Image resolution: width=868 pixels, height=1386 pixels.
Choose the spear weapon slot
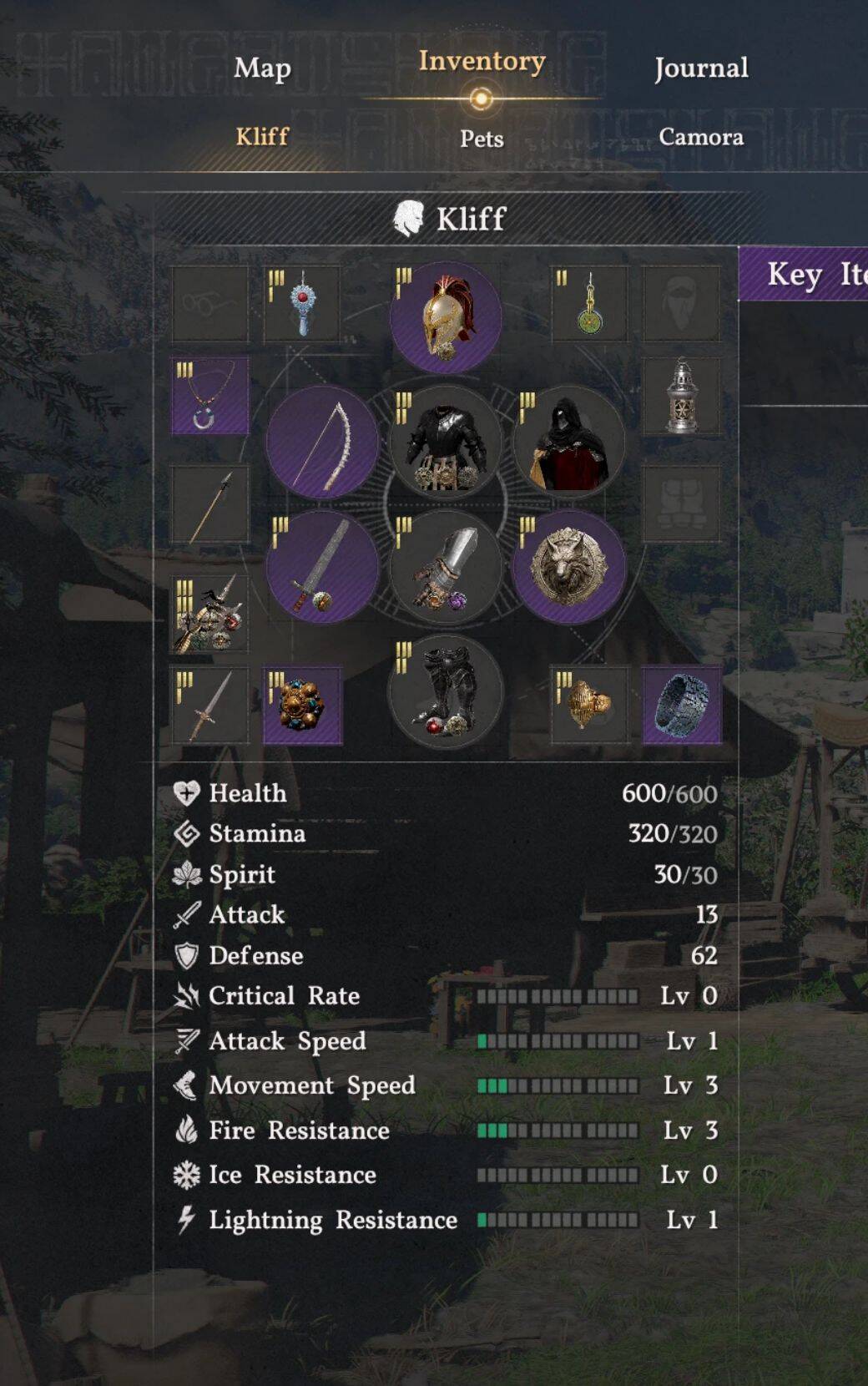[210, 504]
